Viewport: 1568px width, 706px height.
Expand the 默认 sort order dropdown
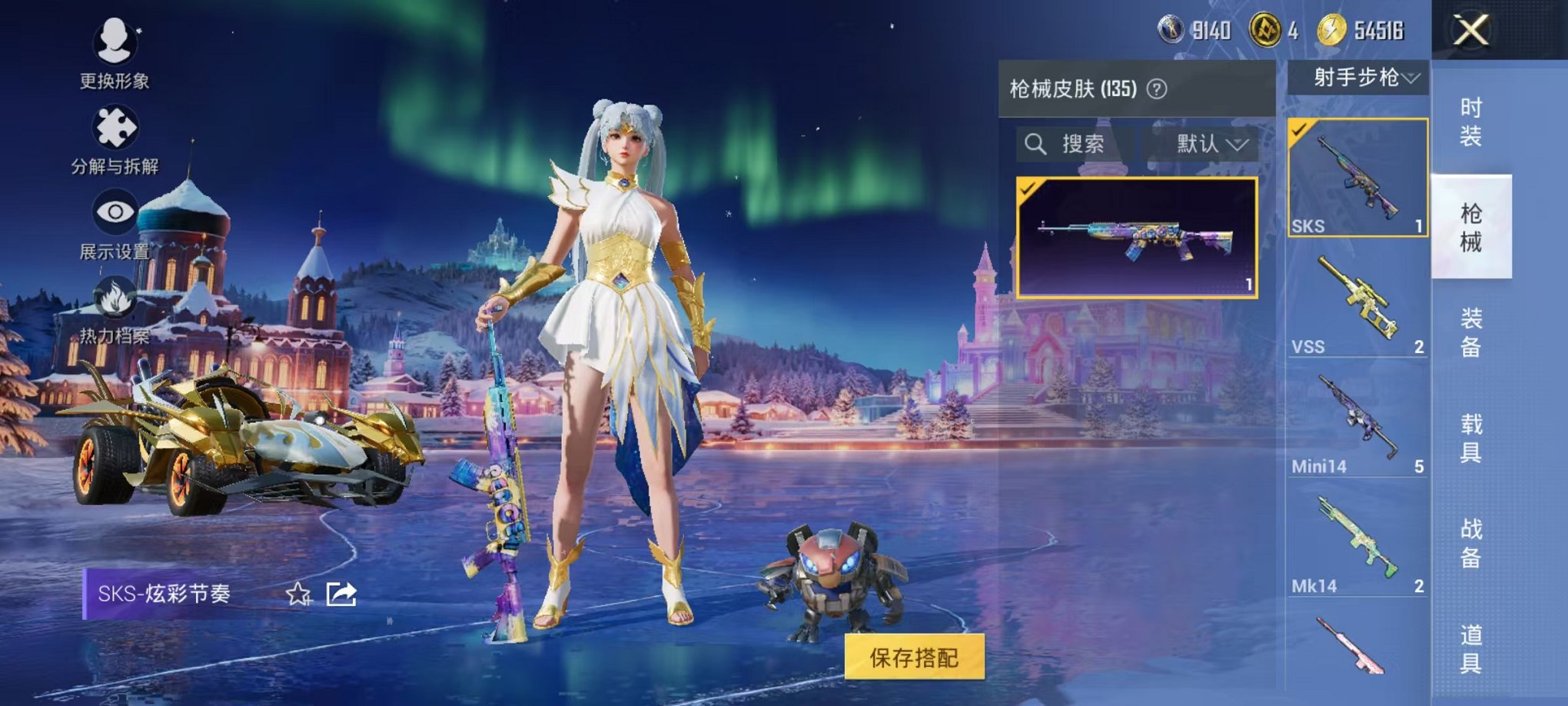(x=1207, y=145)
